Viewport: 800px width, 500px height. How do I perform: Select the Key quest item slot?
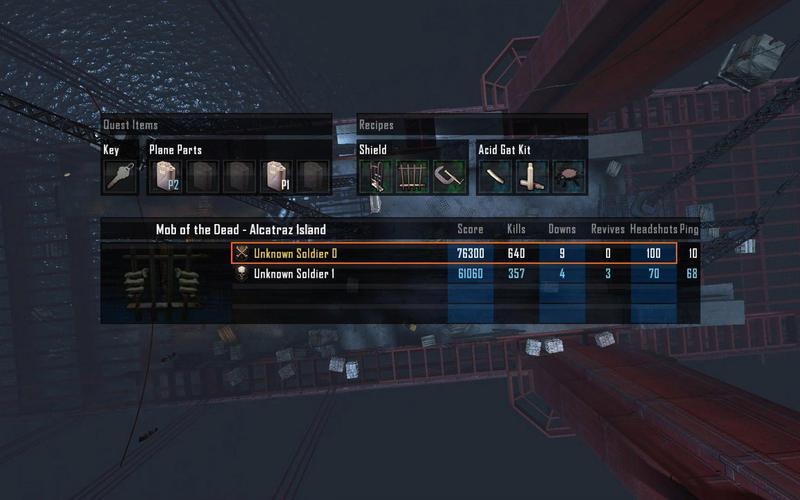click(119, 177)
